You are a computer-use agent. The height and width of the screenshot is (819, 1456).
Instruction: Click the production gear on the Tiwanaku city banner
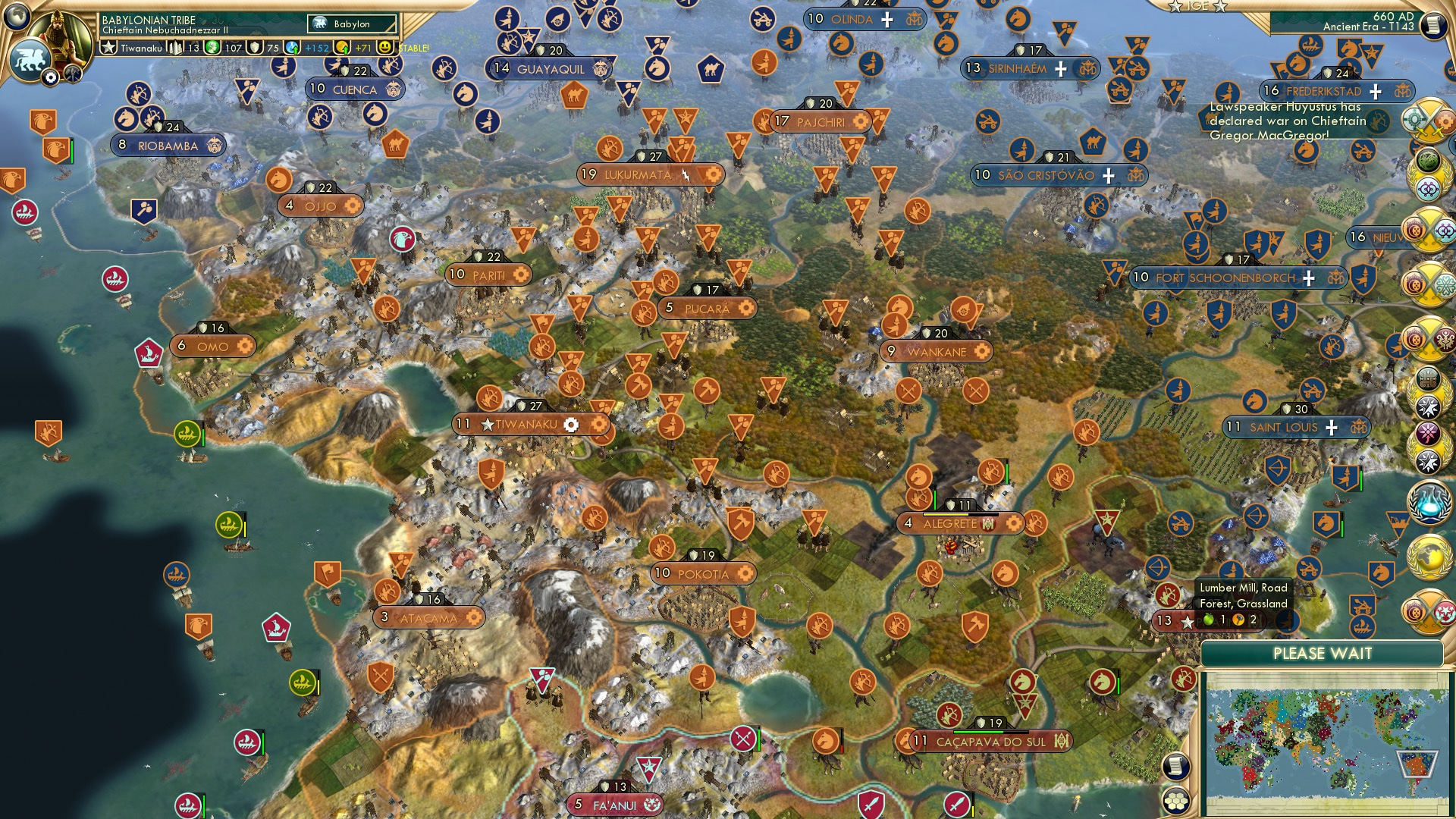[x=570, y=425]
